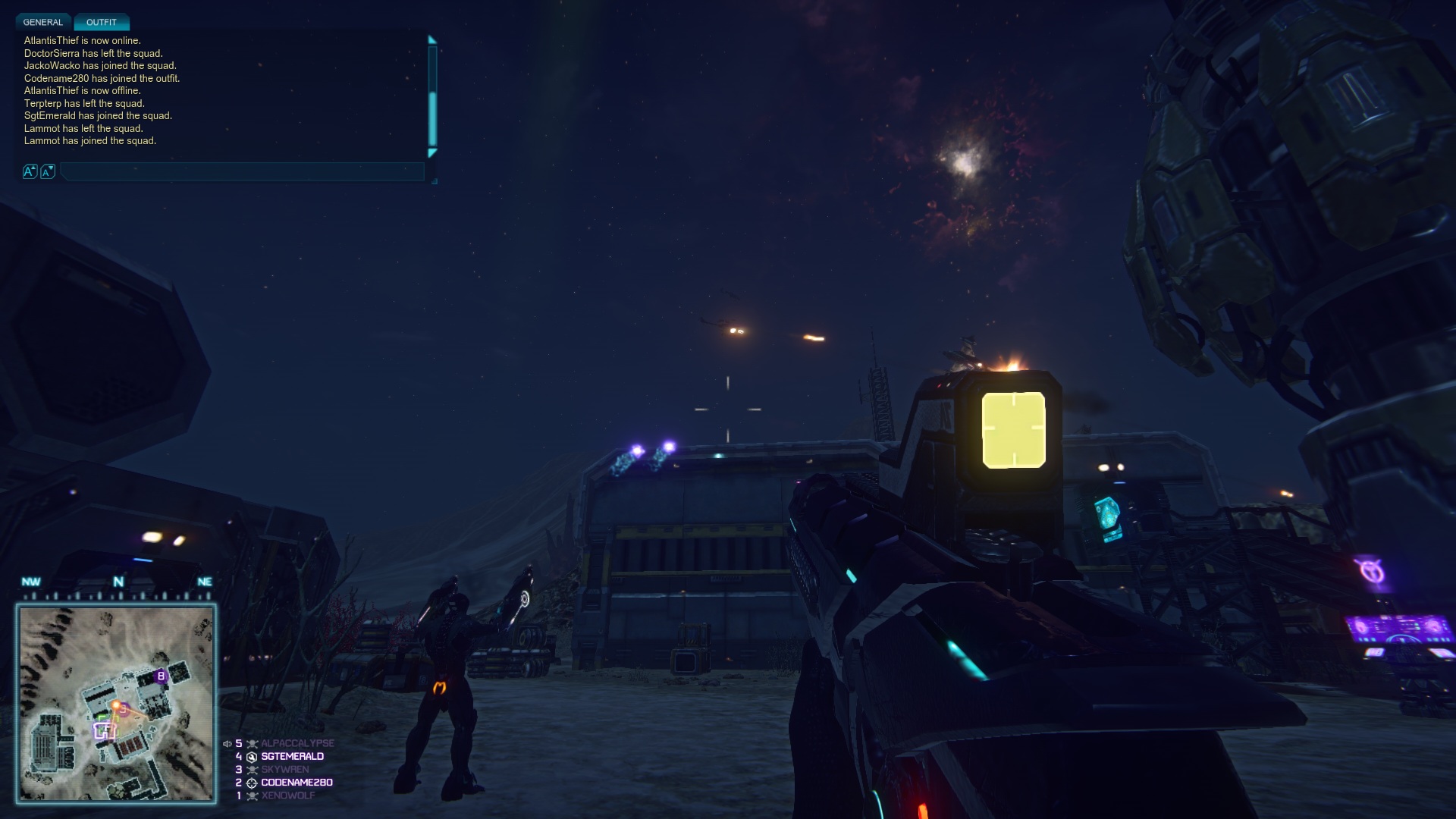Click the chat scroll-up arrow
1456x819 pixels.
432,39
